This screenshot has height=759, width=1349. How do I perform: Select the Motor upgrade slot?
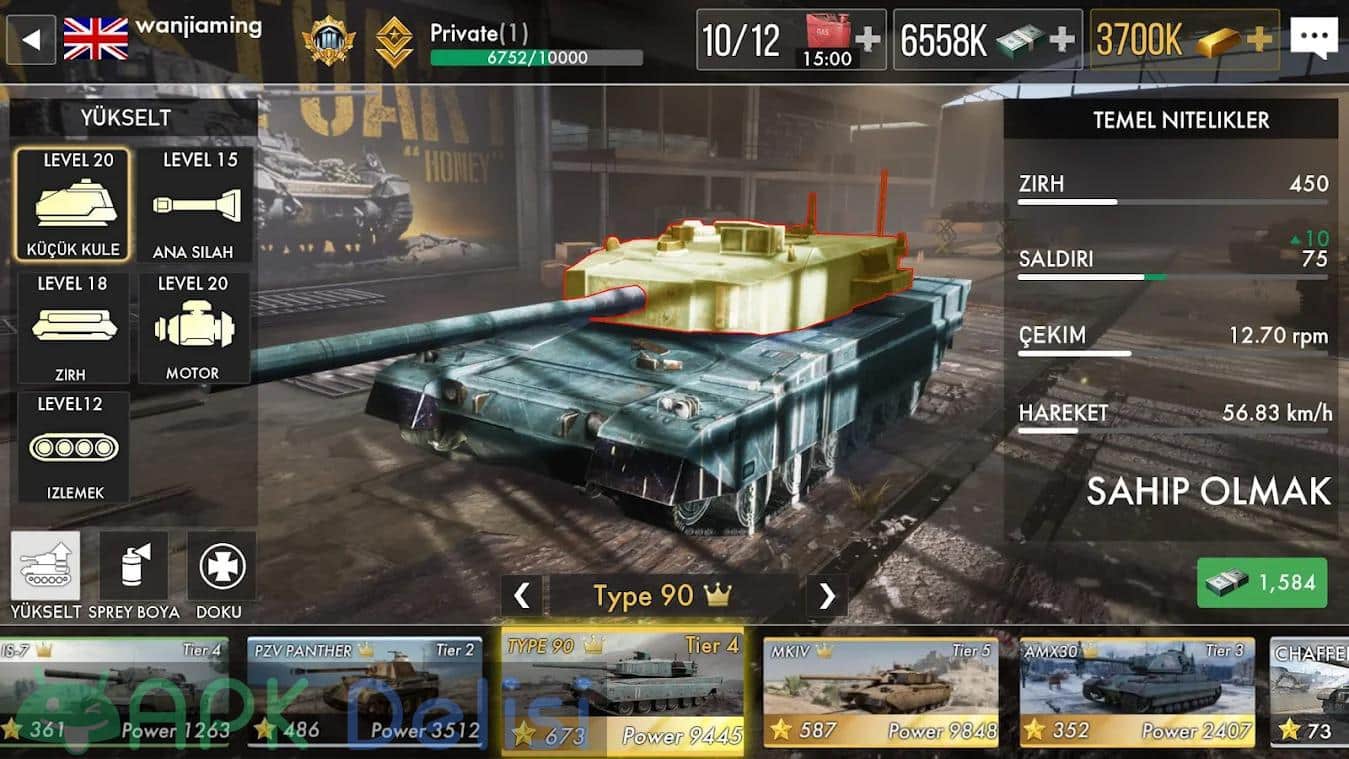[x=194, y=327]
